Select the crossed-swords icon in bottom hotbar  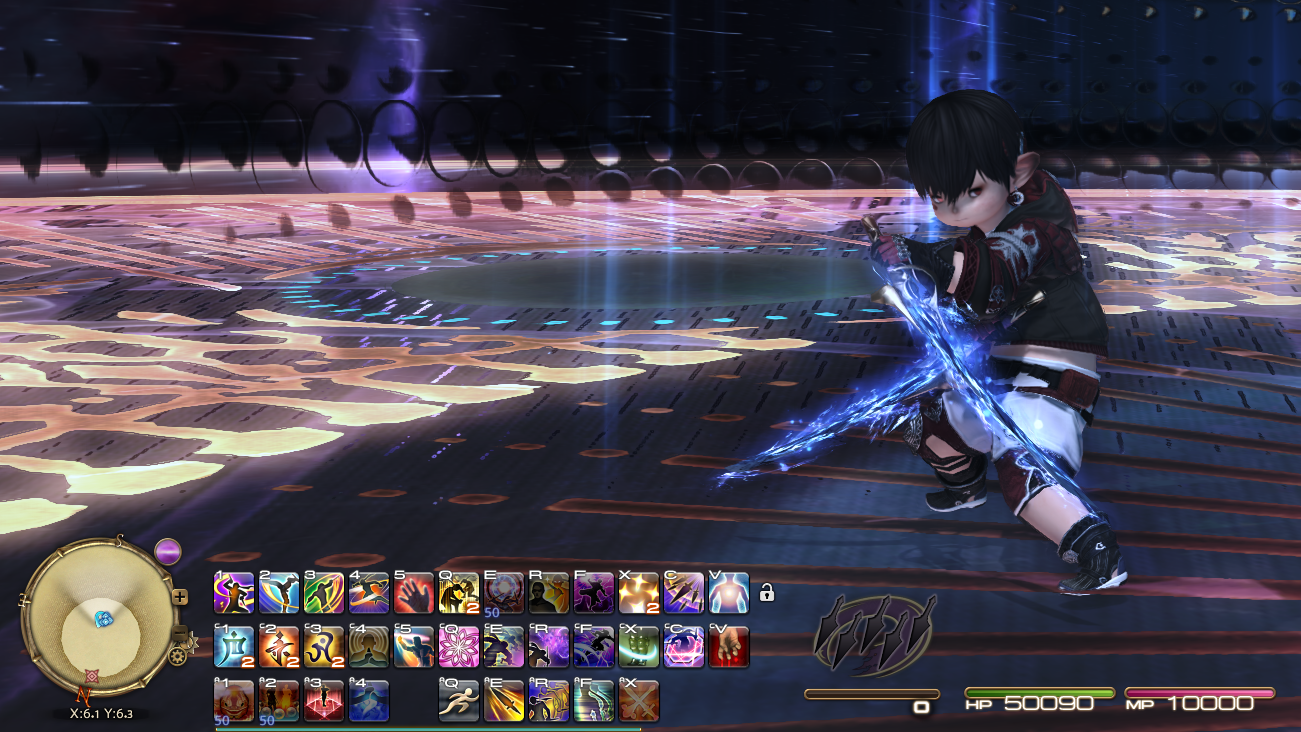639,701
